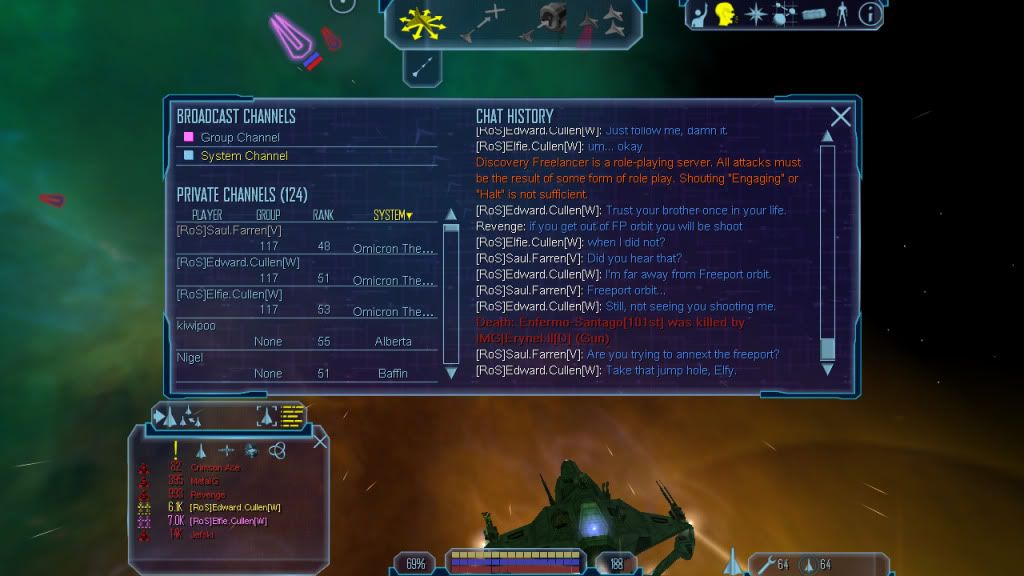Click the chat history scrollbar down arrow
1024x576 pixels.
[827, 368]
